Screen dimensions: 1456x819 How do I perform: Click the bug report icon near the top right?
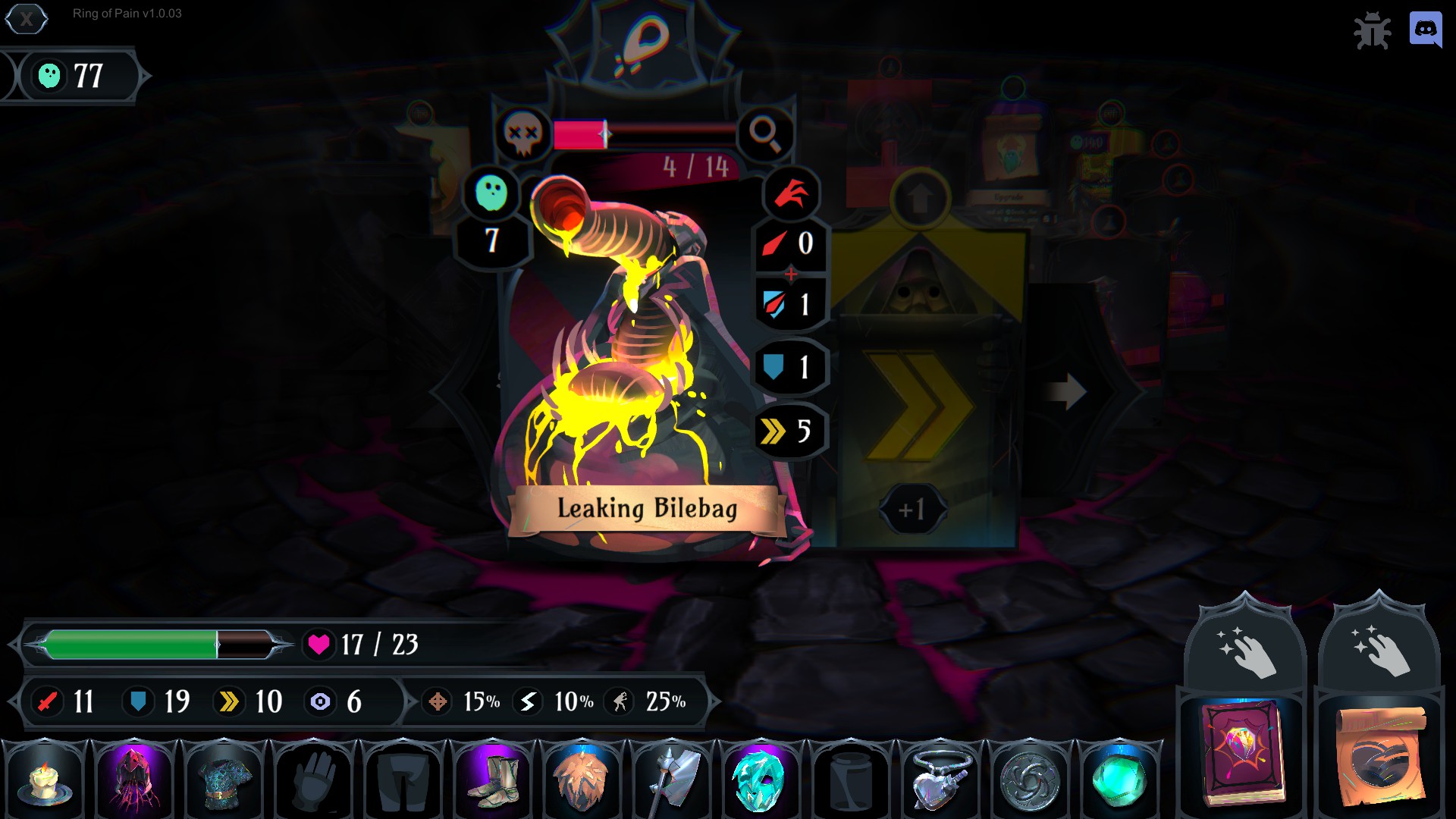pos(1373,31)
